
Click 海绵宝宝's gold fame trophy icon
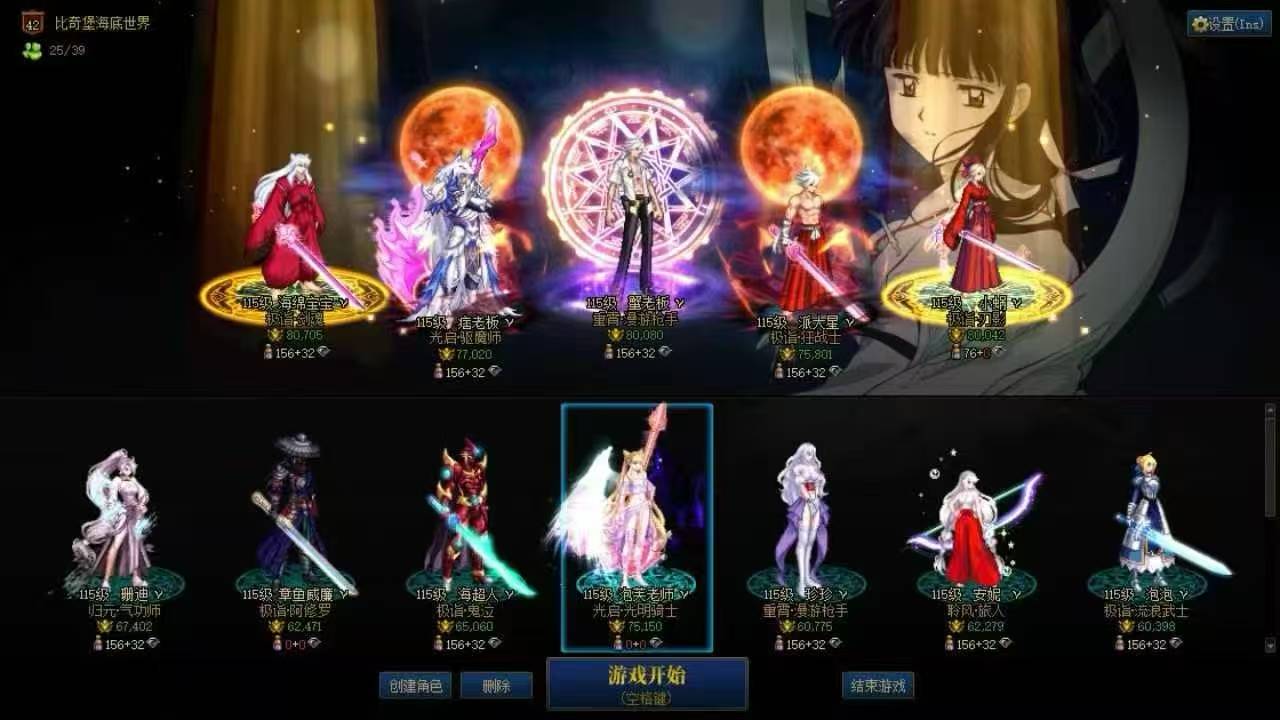pos(274,335)
